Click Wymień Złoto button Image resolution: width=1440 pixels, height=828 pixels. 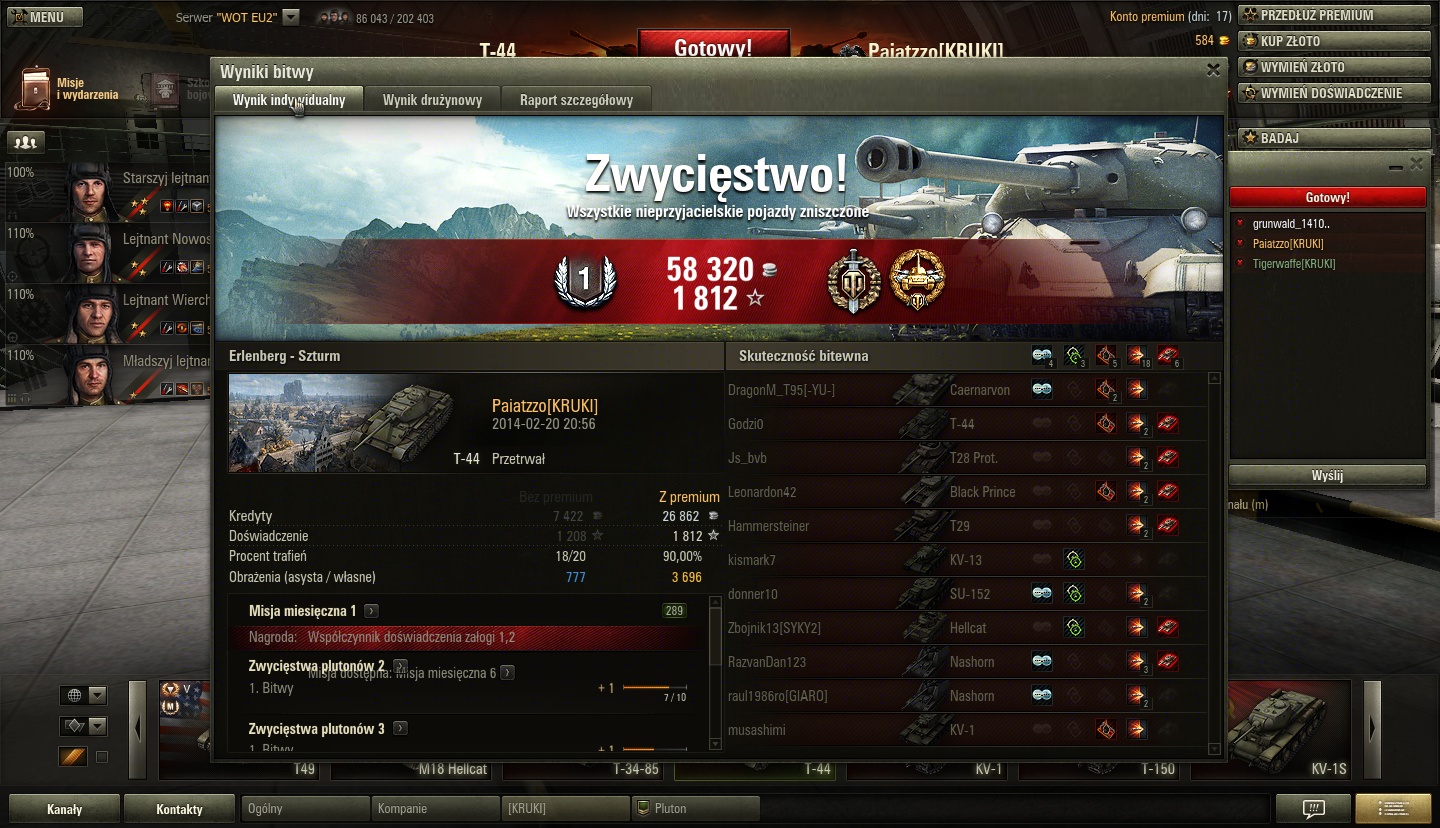pos(1334,67)
